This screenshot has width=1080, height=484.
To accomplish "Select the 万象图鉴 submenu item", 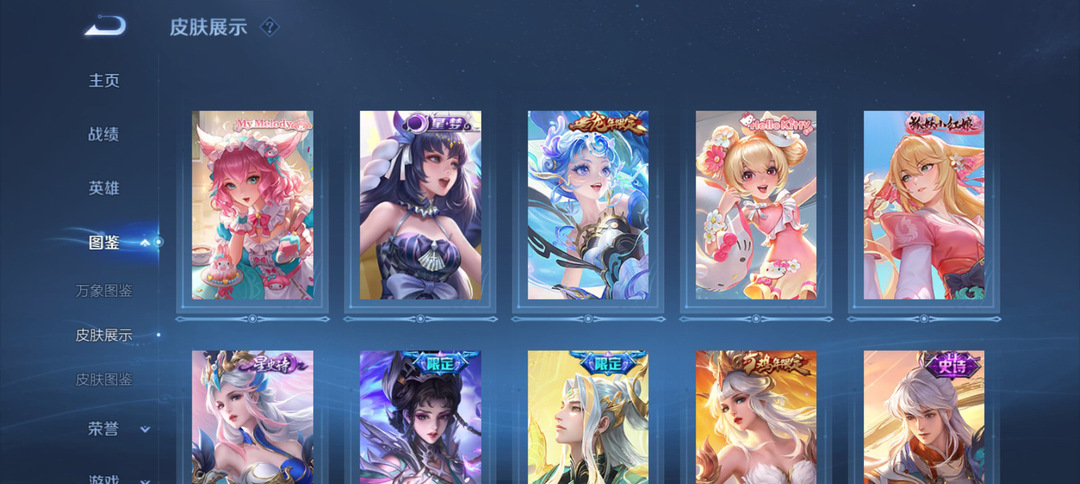I will tap(104, 291).
